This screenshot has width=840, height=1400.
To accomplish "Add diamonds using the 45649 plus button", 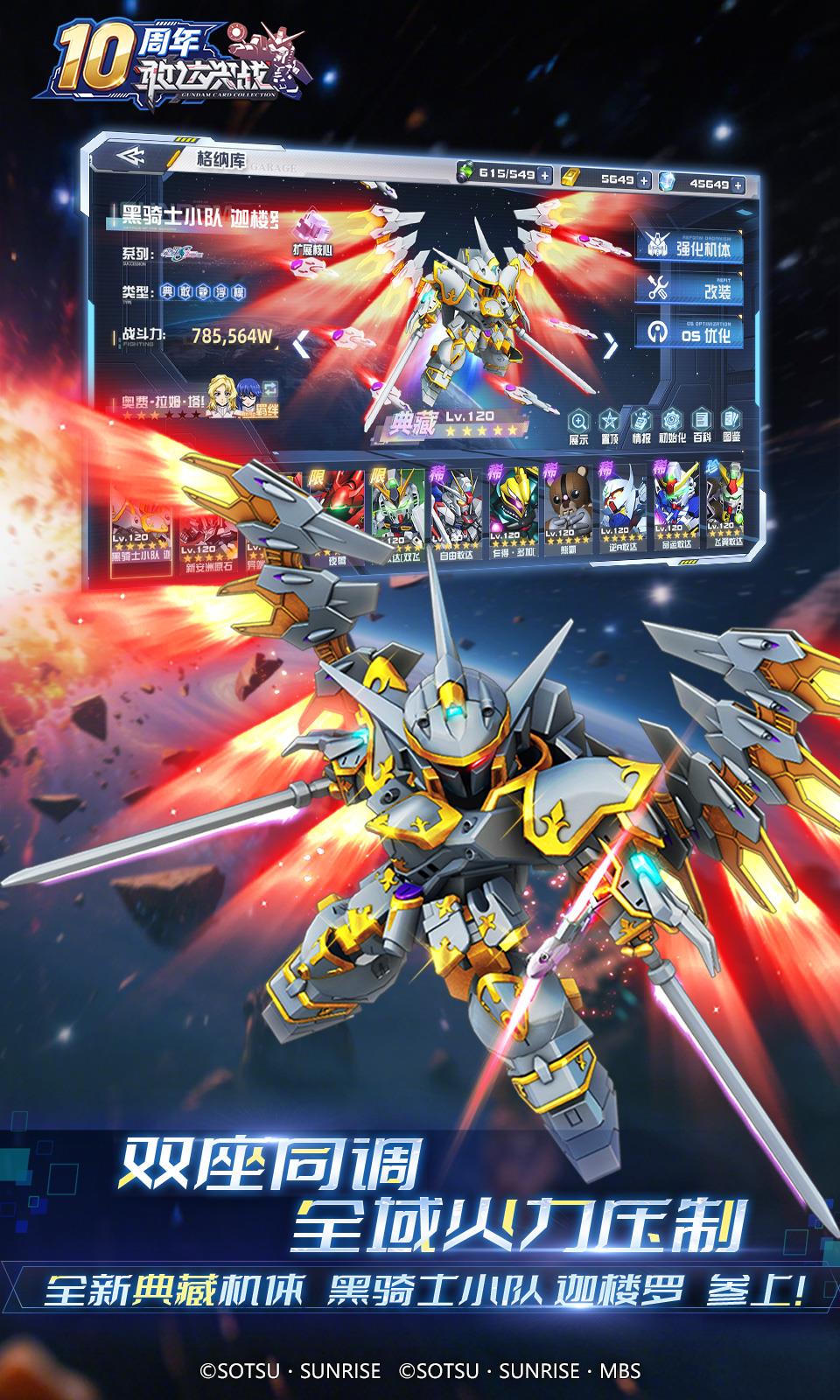I will click(x=739, y=185).
